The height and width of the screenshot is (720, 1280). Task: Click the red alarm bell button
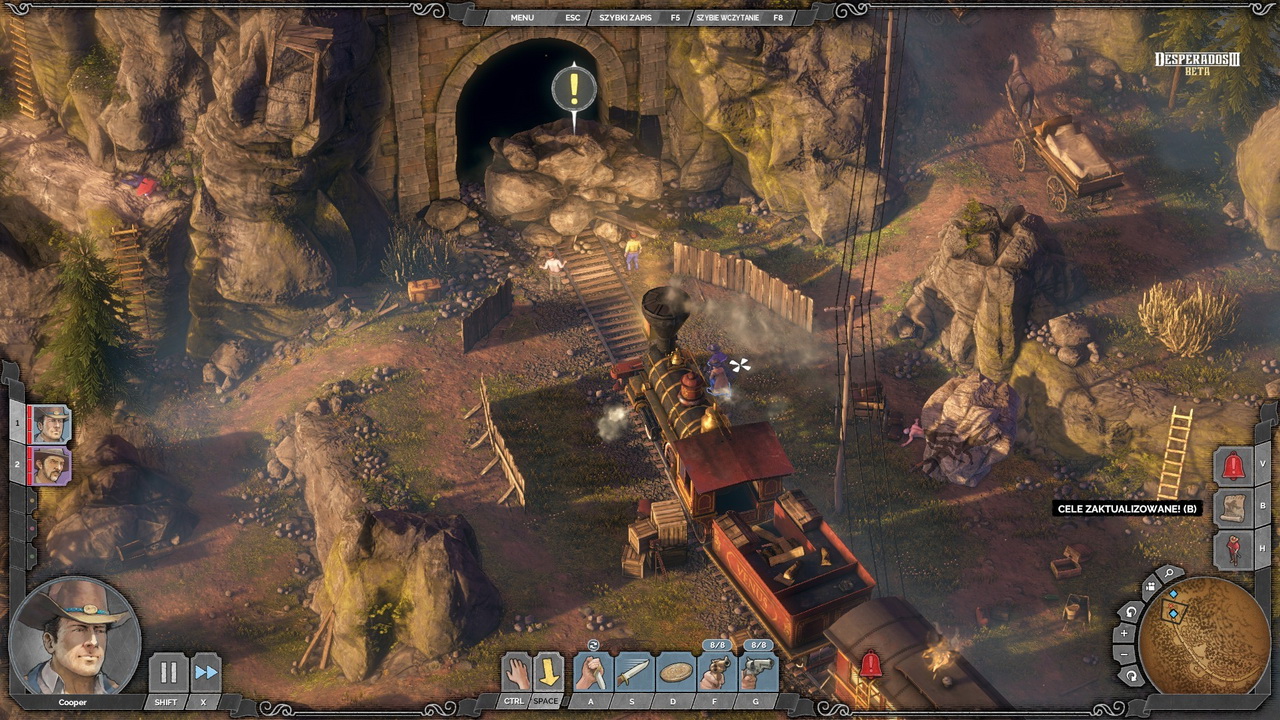tap(1234, 466)
